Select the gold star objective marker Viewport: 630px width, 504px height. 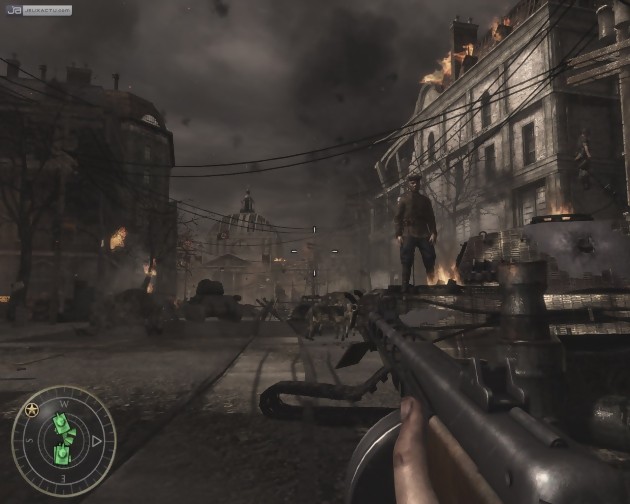point(31,408)
